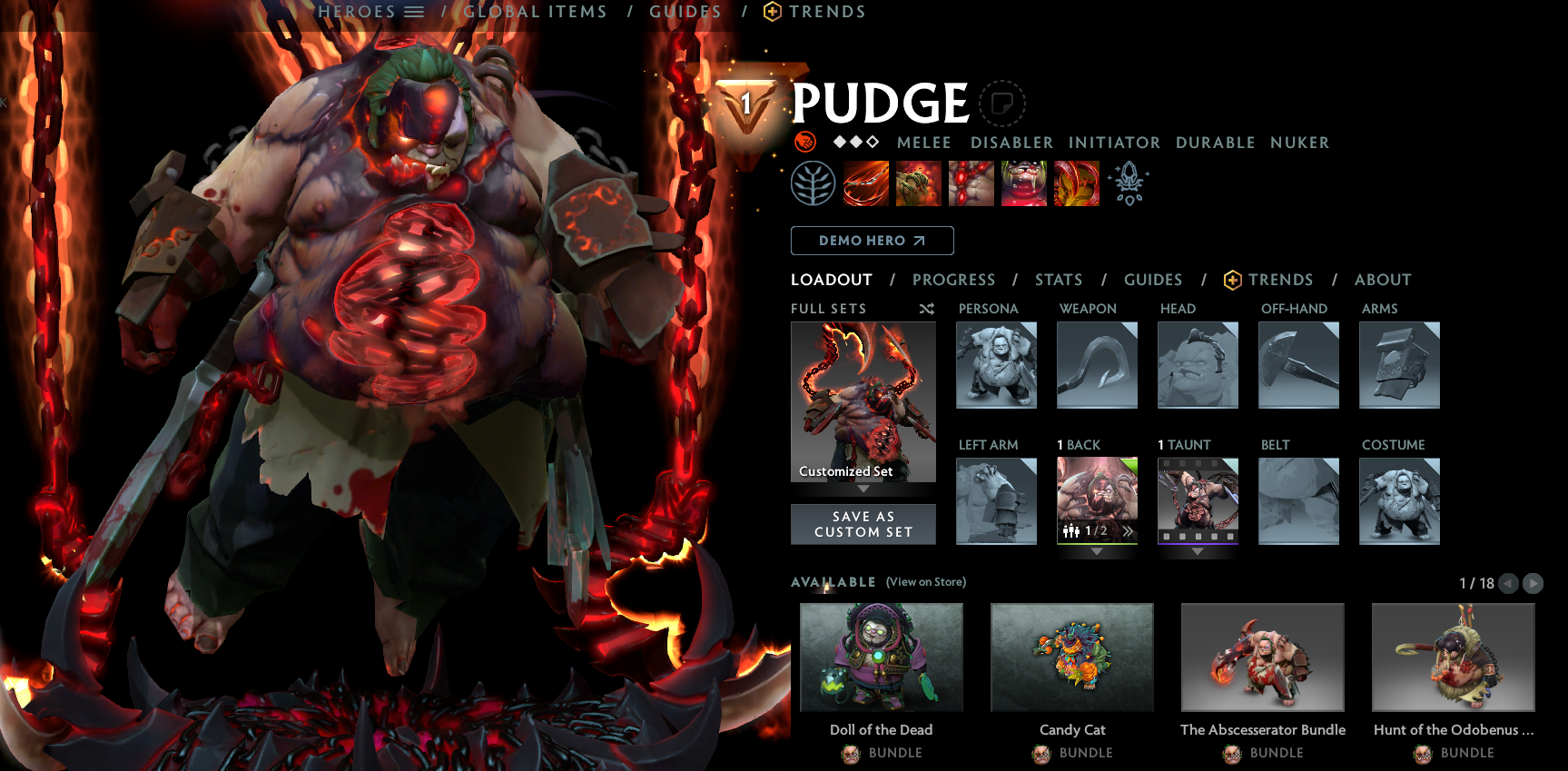This screenshot has width=1568, height=771.
Task: Select the Meat Hook ability icon
Action: (864, 183)
